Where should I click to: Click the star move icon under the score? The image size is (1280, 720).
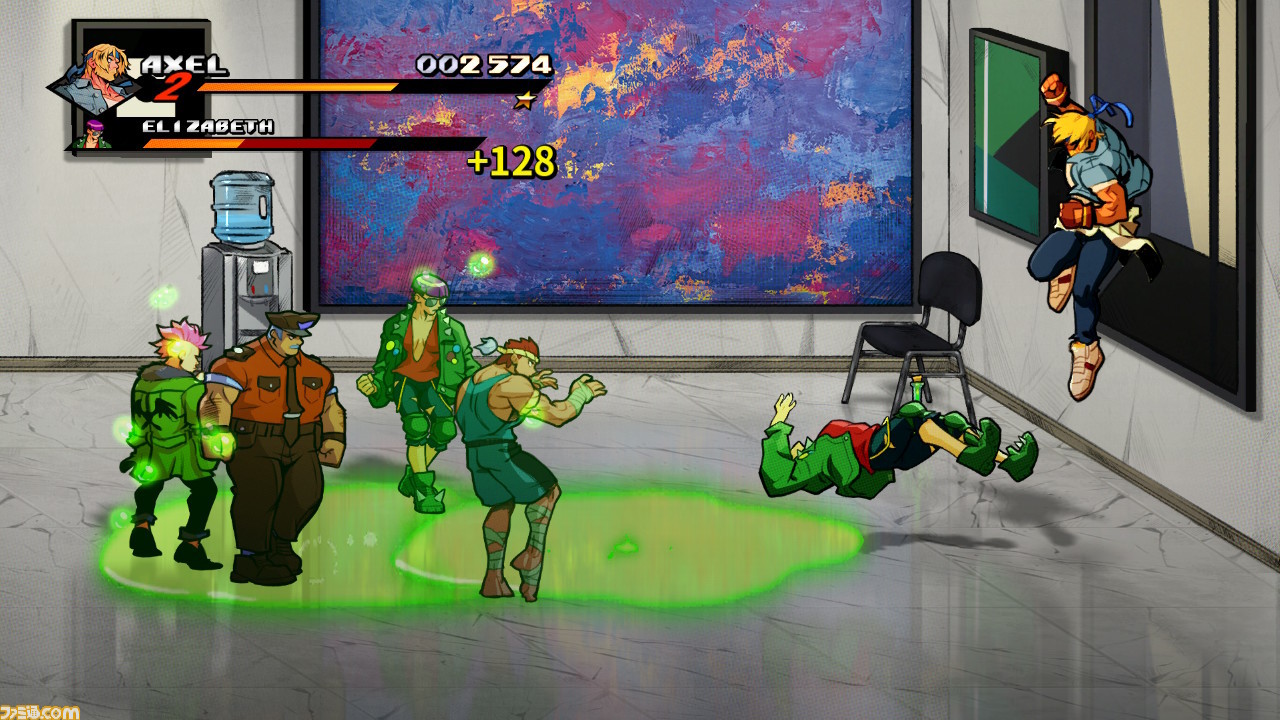point(524,100)
